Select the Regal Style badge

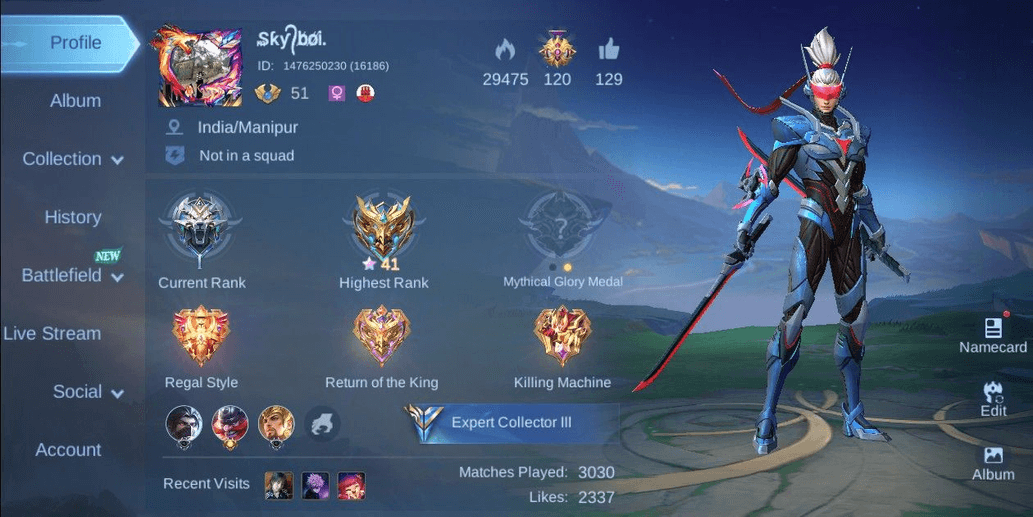(201, 338)
